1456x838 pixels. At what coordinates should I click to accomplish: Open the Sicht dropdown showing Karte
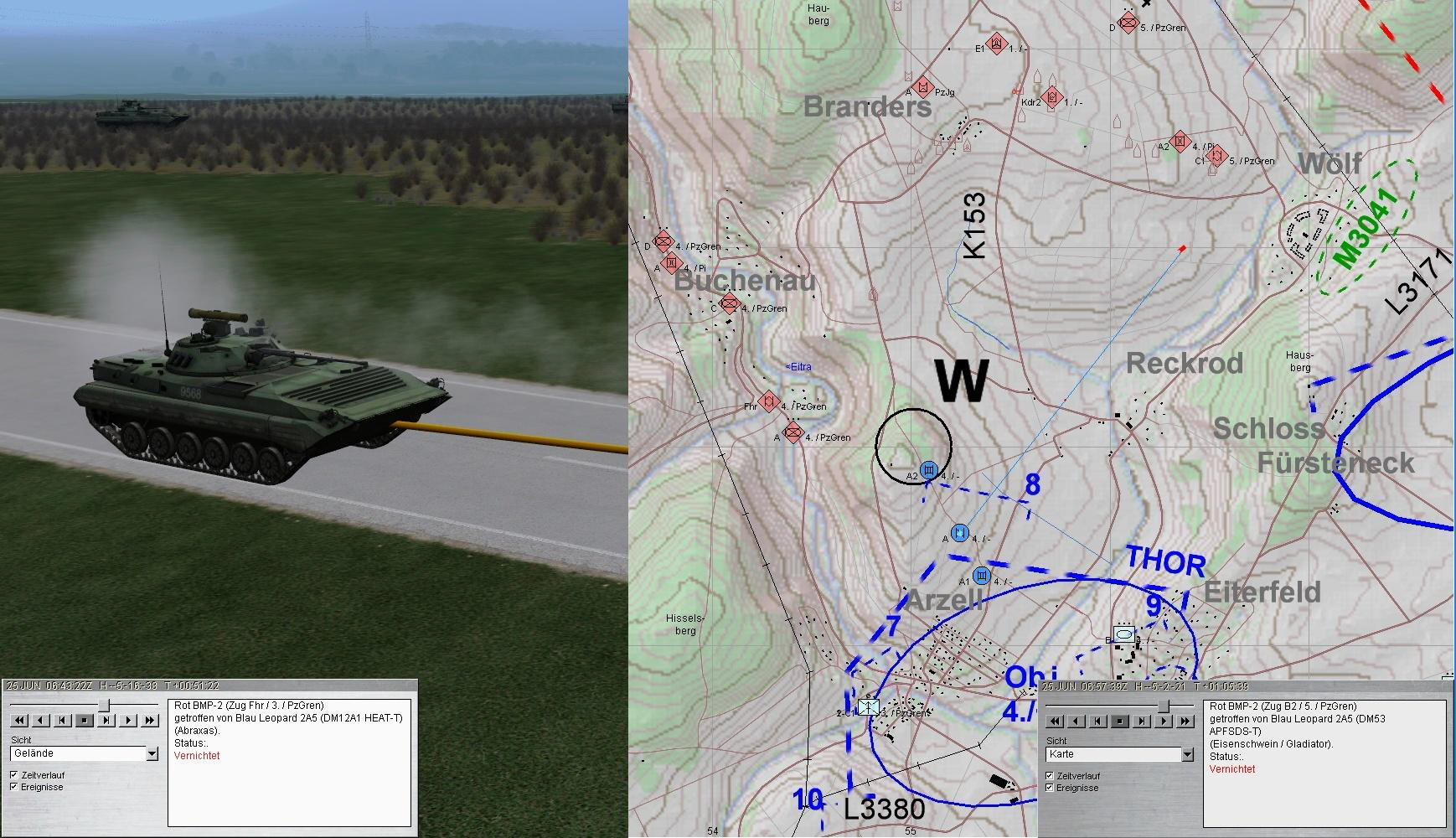(1187, 755)
